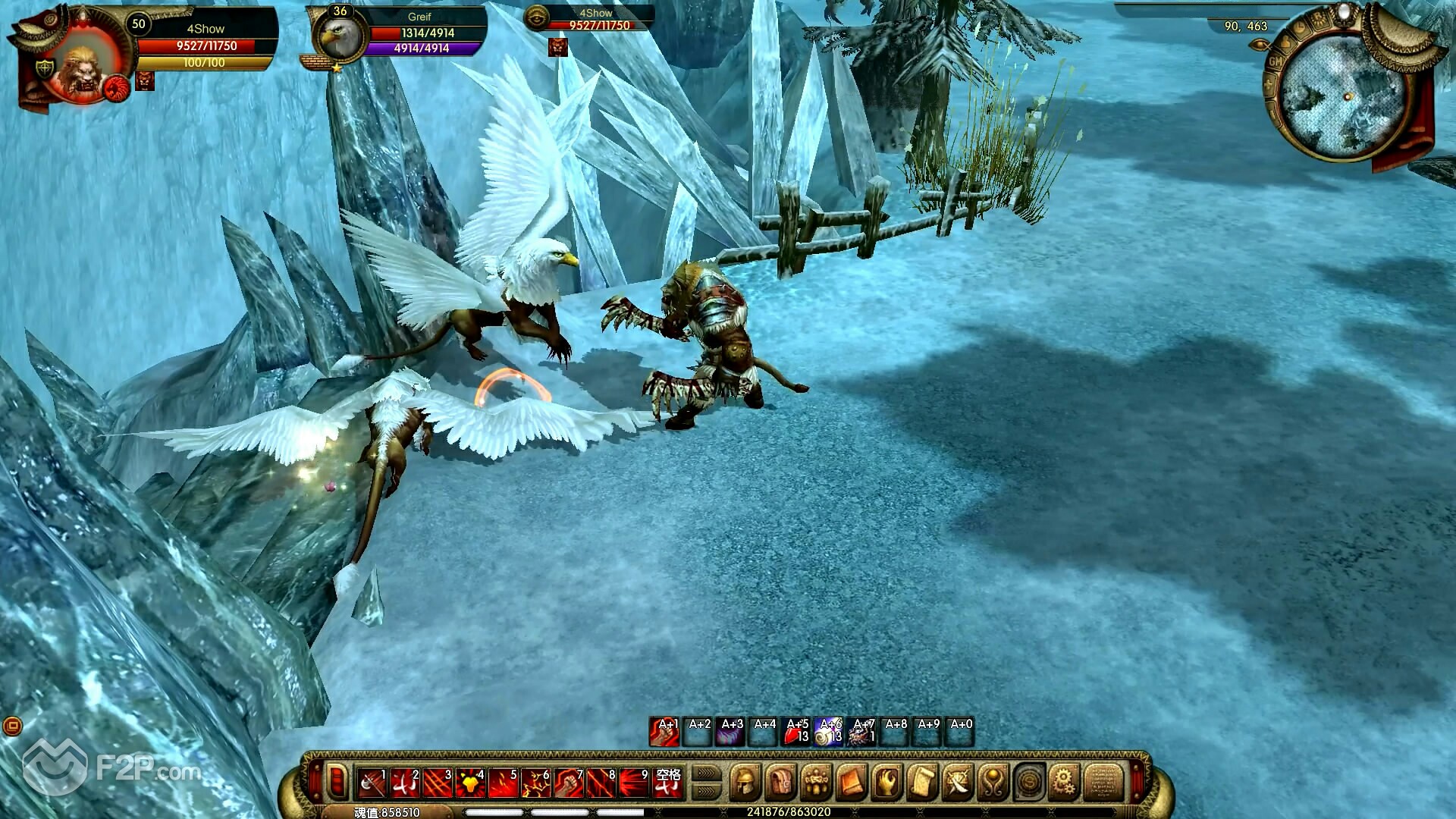
Task: Use the skill bound to 空格 slot
Action: (668, 783)
